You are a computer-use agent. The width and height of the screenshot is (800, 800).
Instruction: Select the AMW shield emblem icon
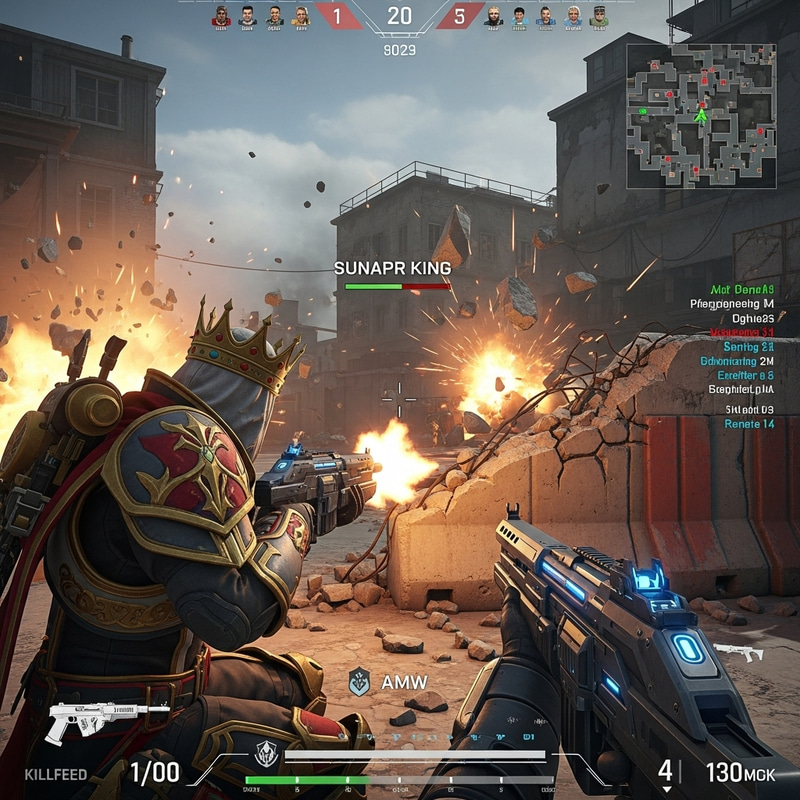pyautogui.click(x=359, y=682)
